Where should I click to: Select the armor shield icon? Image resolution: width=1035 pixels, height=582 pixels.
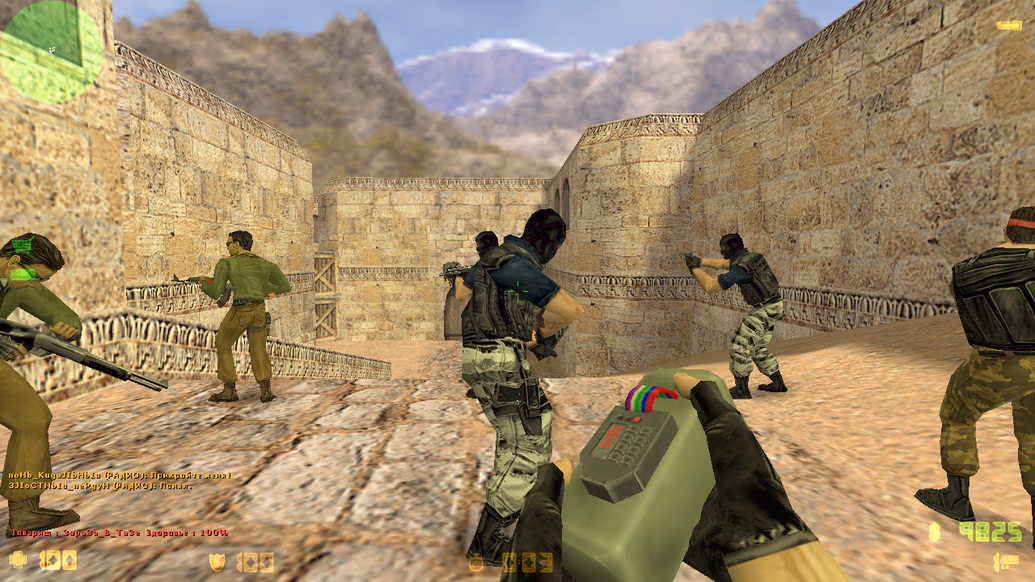(x=216, y=562)
